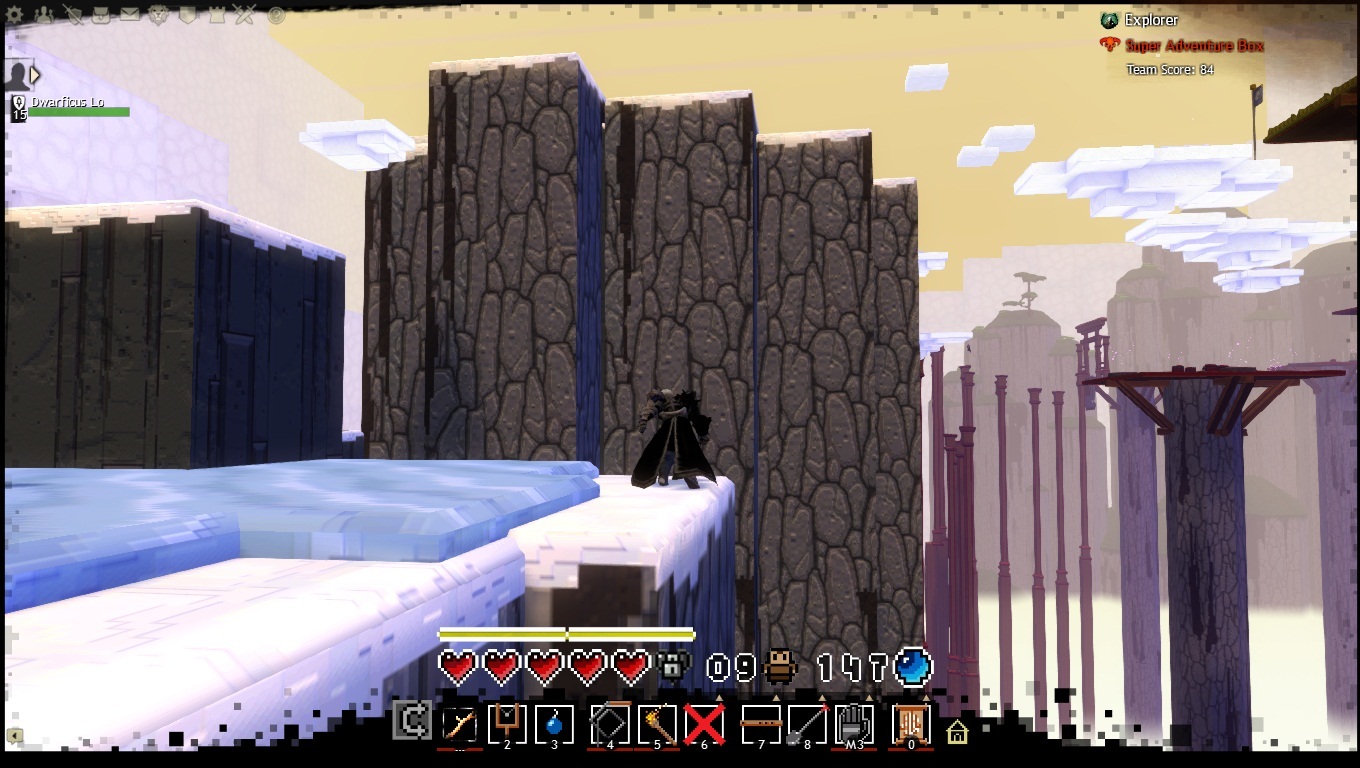Open the game menu gear icon
Viewport: 1360px width, 768px height.
tap(16, 15)
